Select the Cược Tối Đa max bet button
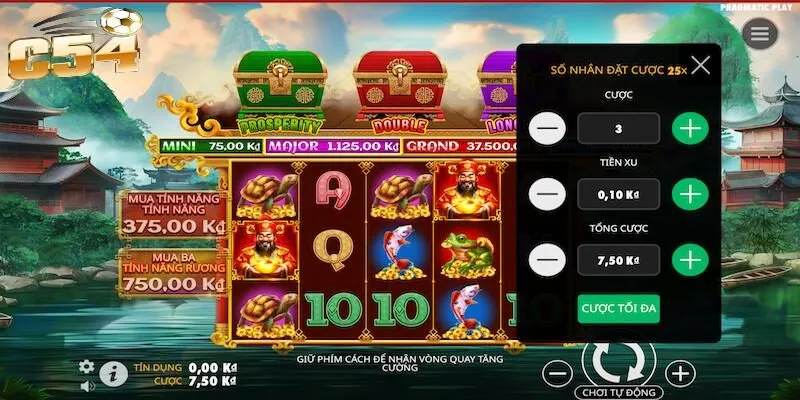The width and height of the screenshot is (800, 400). (x=618, y=308)
